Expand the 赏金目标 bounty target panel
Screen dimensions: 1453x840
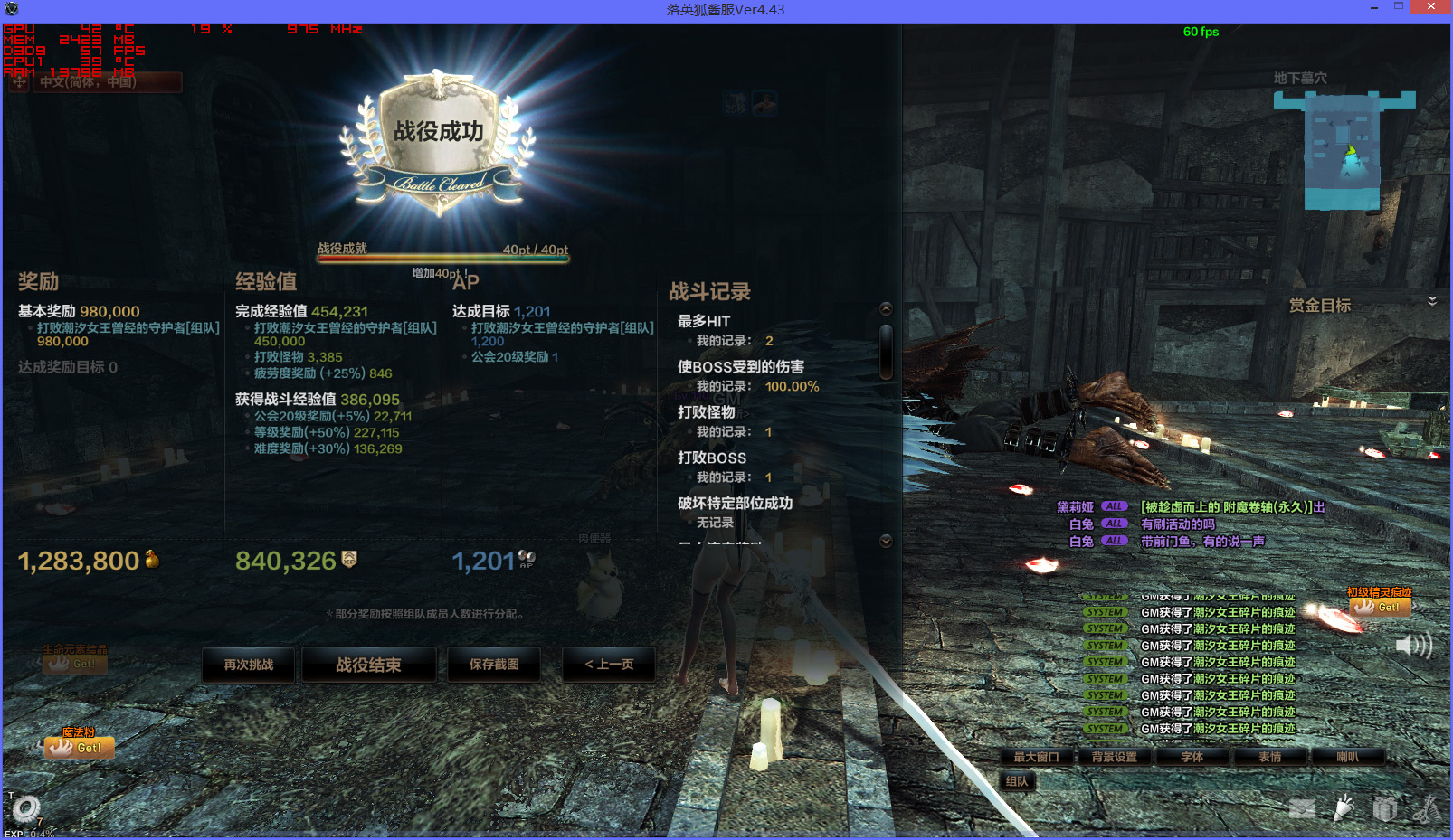1432,301
